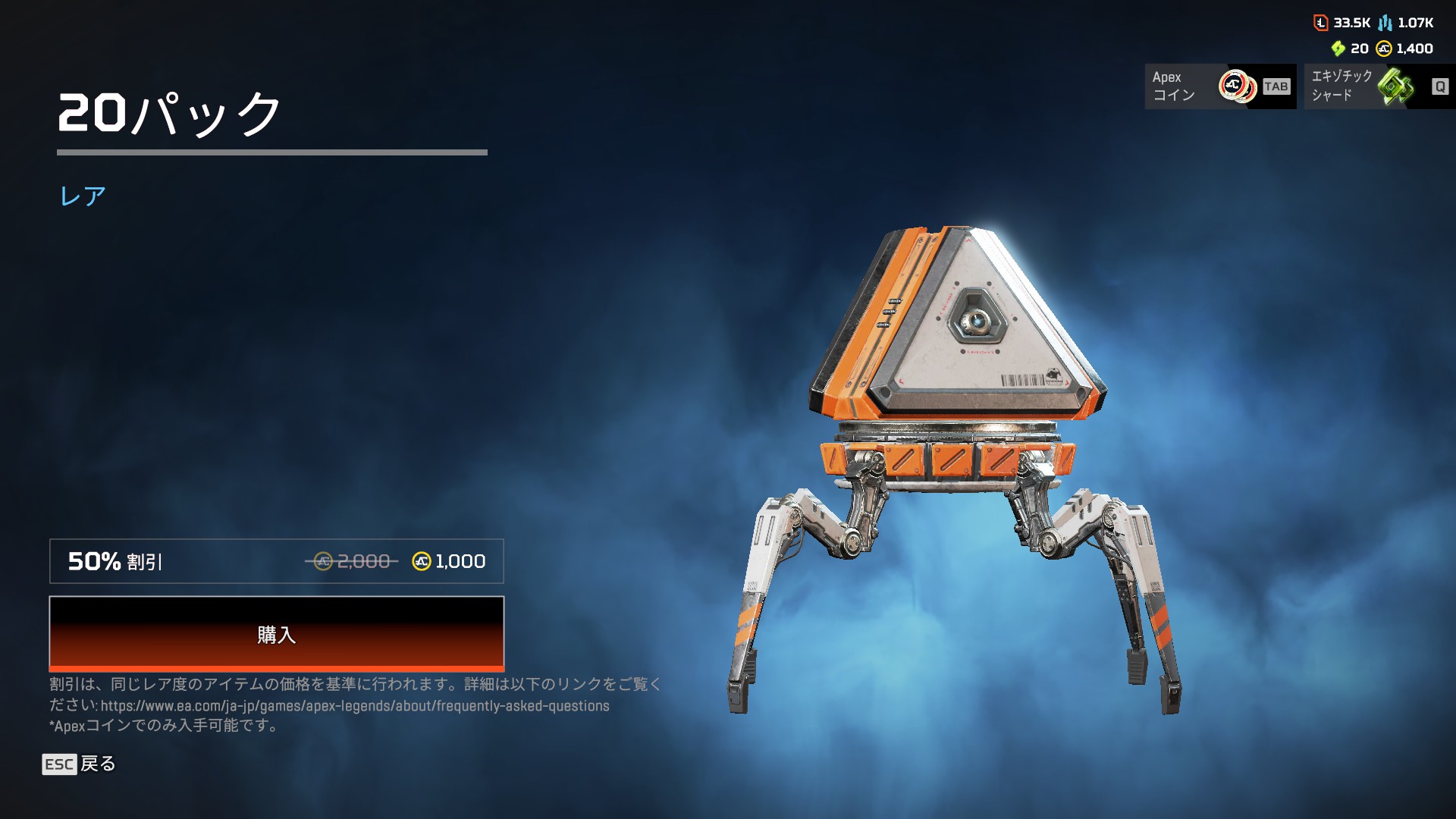Open the Exotic Shards purchase button
This screenshot has height=819, width=1456.
click(1379, 86)
